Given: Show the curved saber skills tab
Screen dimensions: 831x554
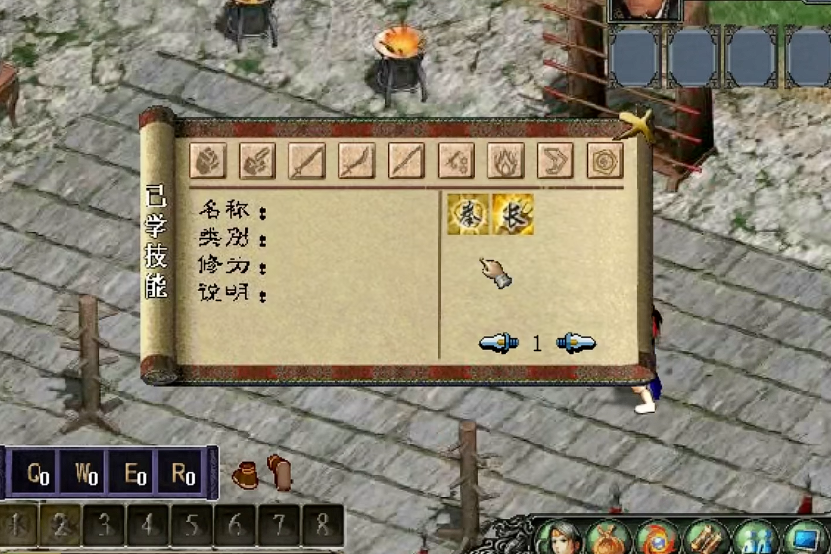Looking at the screenshot, I should point(357,161).
